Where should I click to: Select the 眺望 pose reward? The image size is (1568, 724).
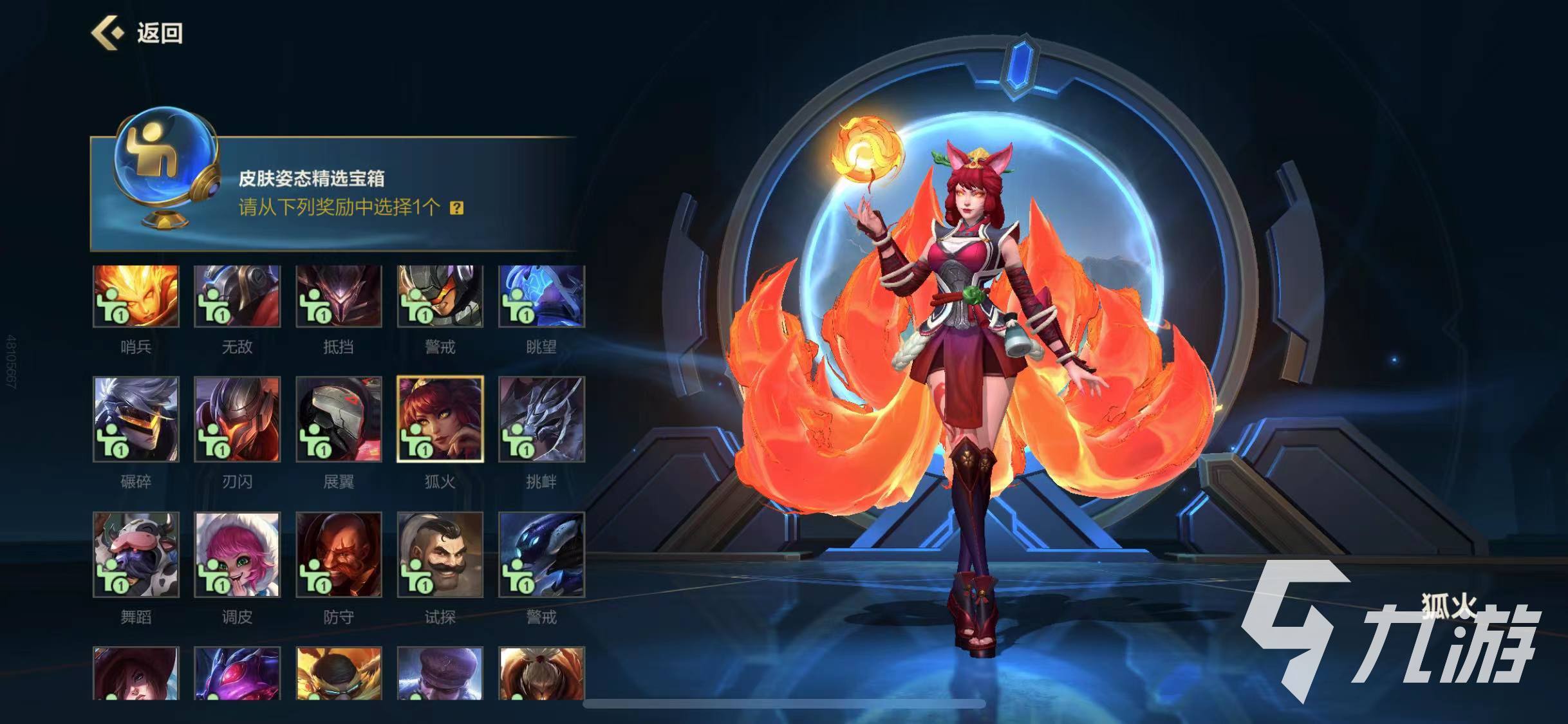(x=541, y=297)
